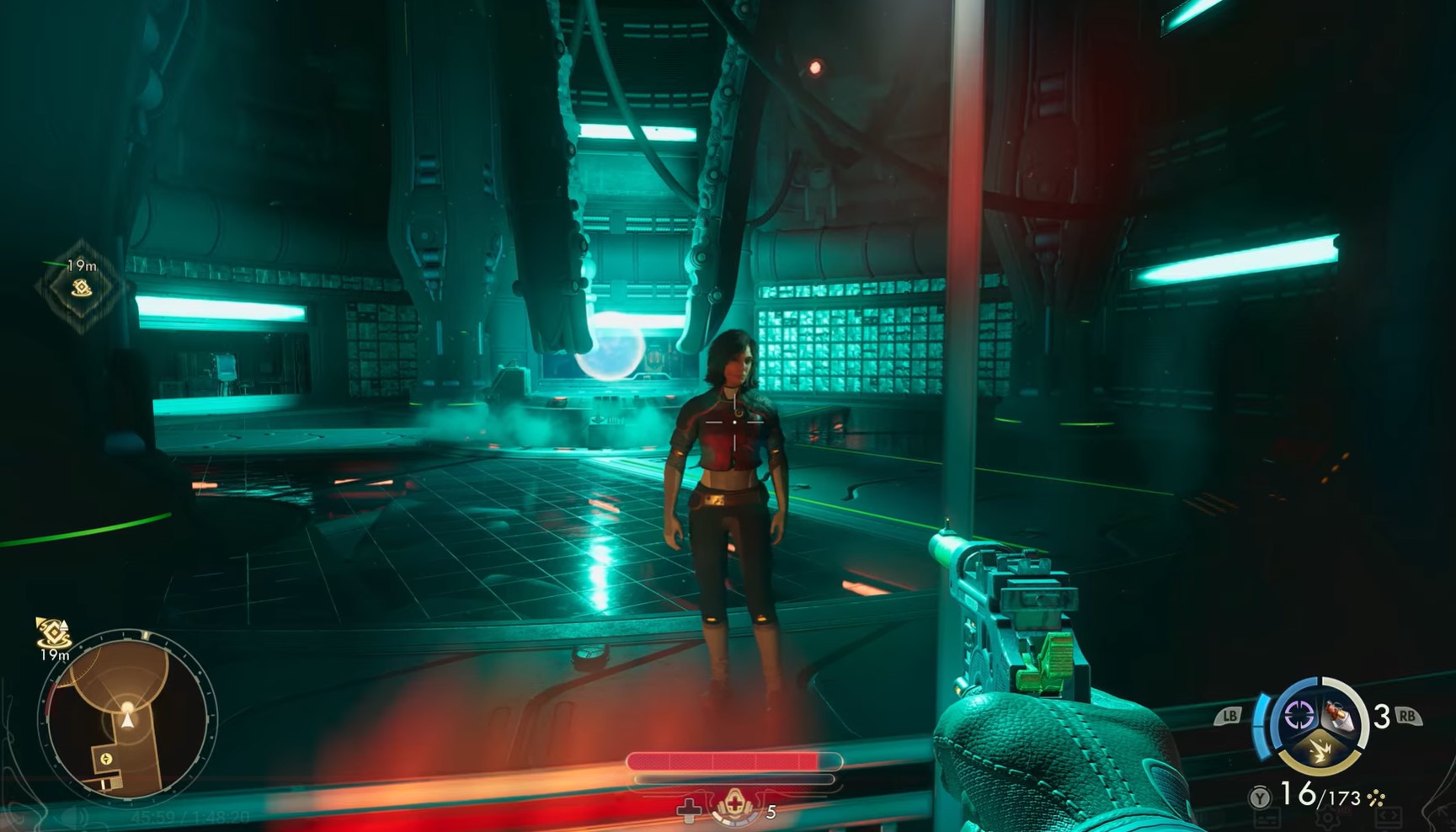Click the player arrow at the minimap center

[126, 721]
